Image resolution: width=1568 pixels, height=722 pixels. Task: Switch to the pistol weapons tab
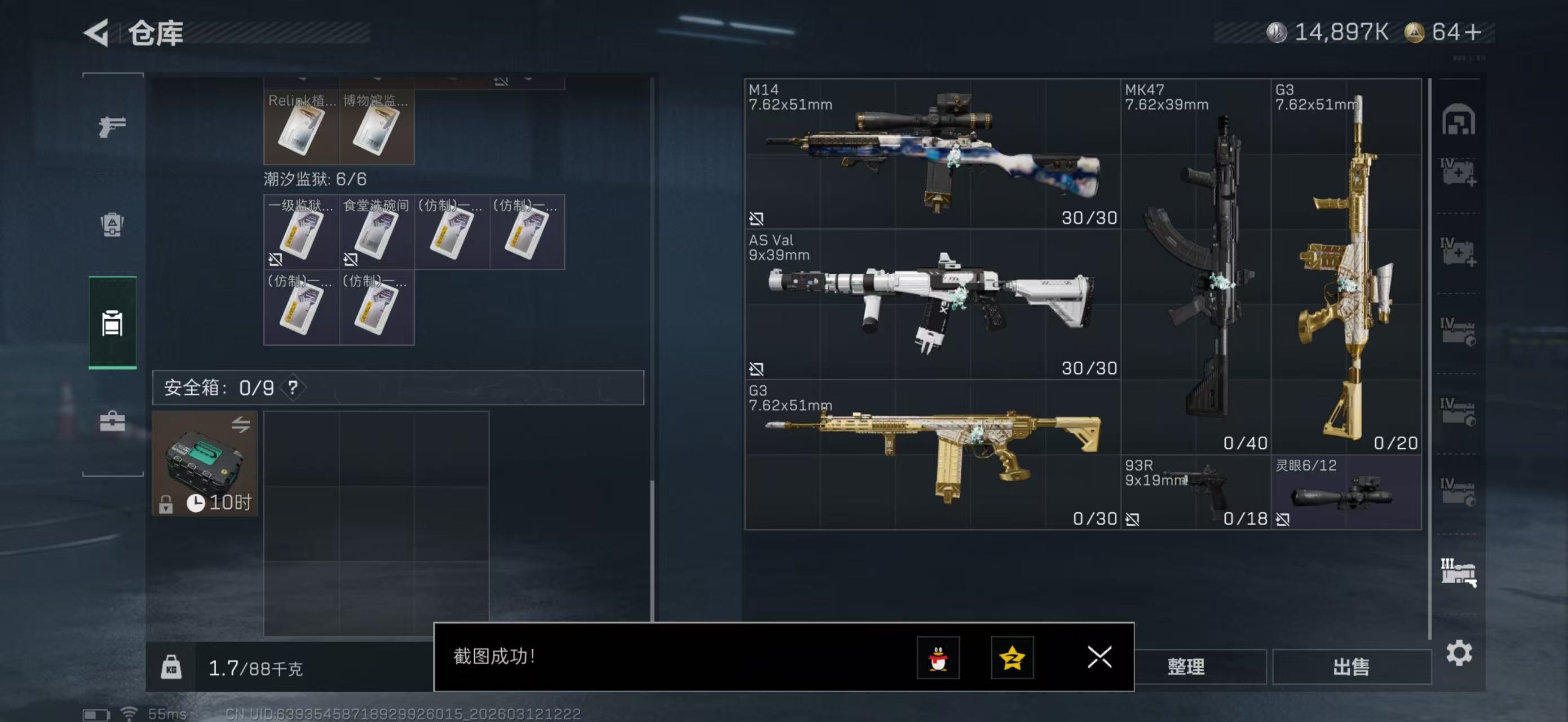(112, 126)
